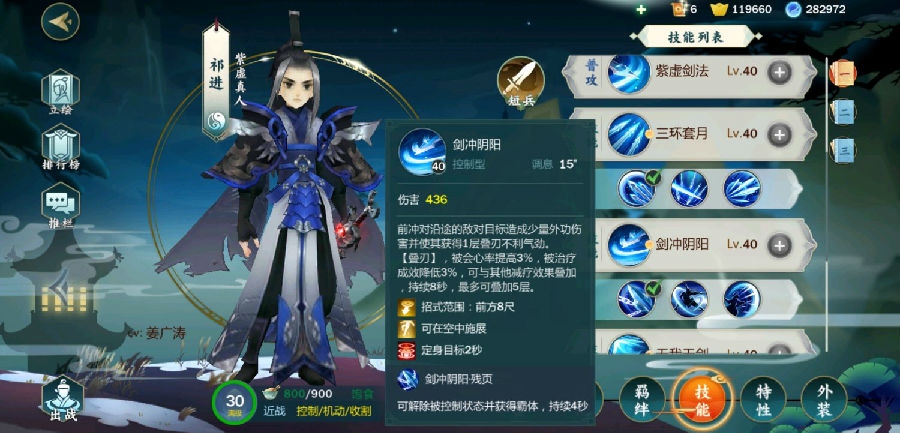
Task: Switch to skill page 三 bookmark
Action: 843,150
